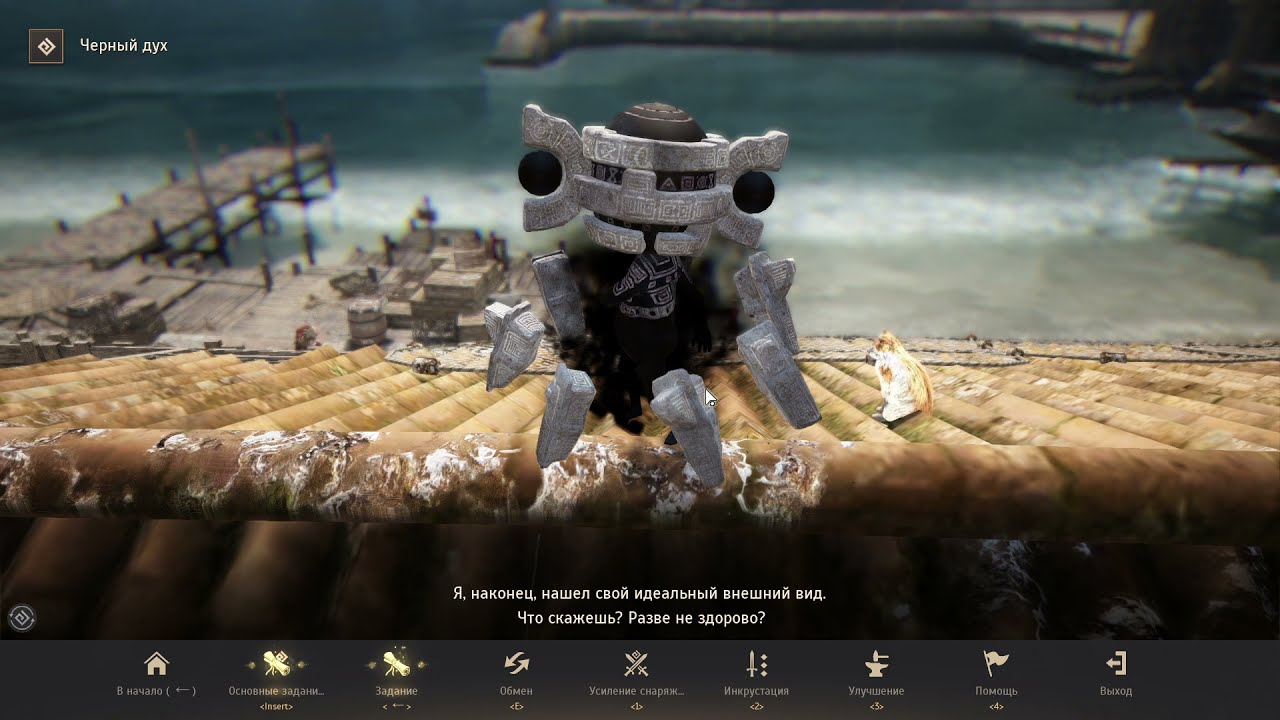Click the Черный дух diamond icon
The width and height of the screenshot is (1280, 720).
pos(46,46)
